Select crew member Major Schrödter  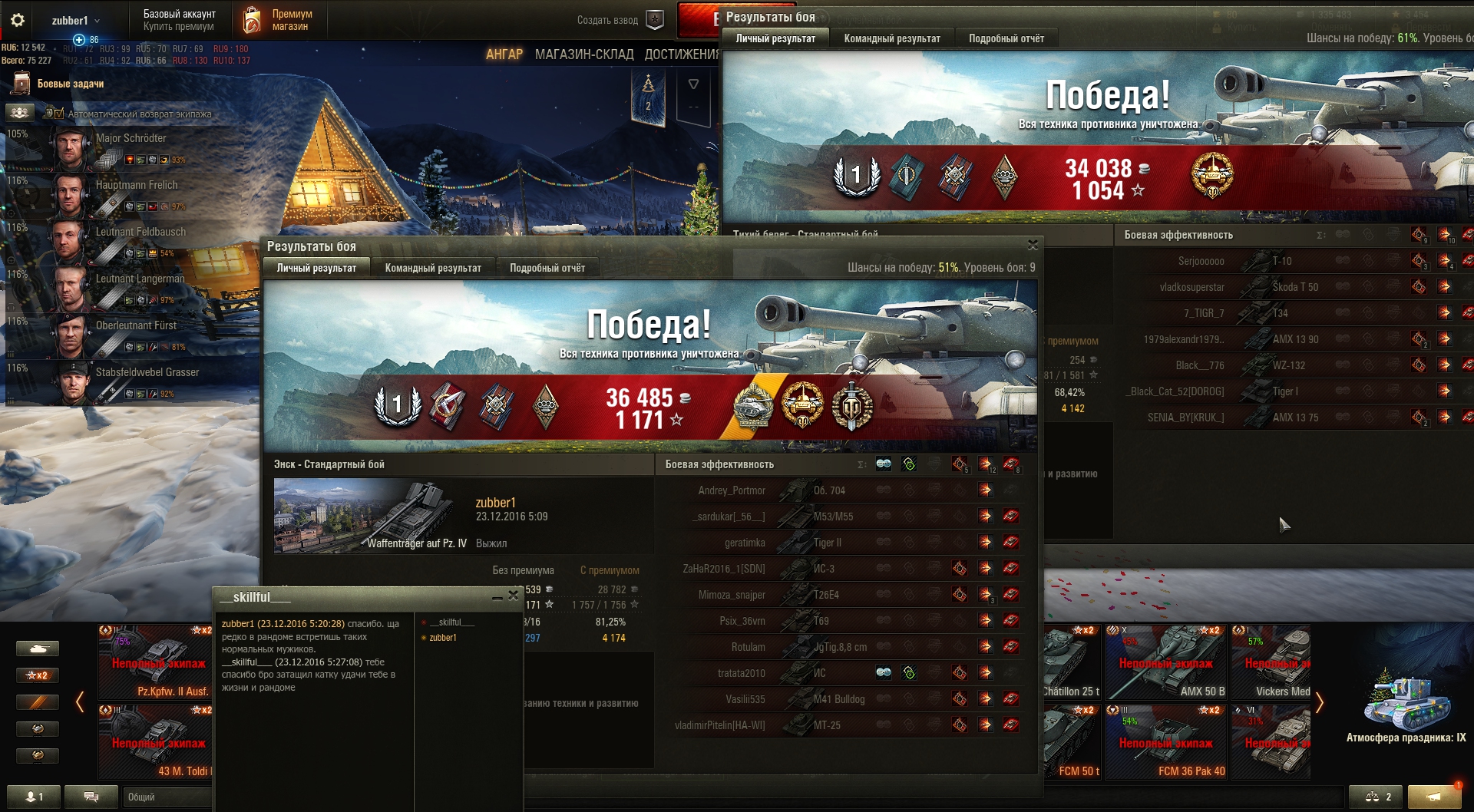[x=131, y=139]
